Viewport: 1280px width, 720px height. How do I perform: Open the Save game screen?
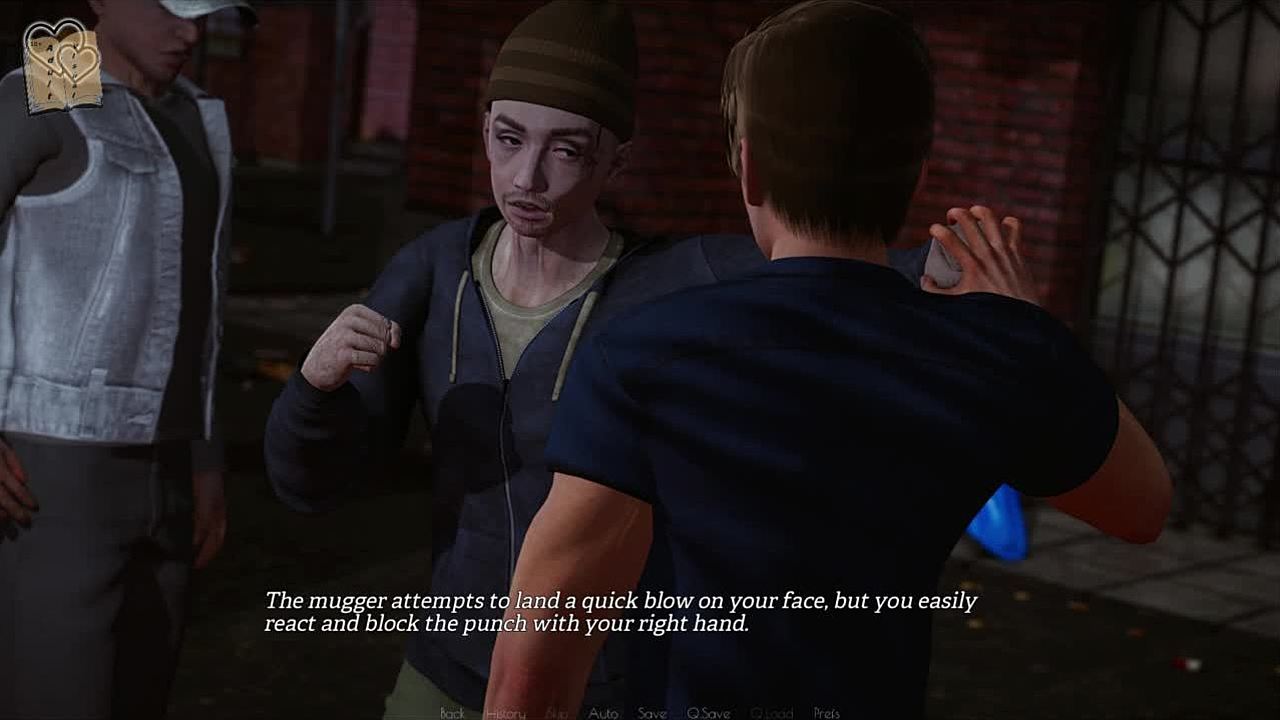click(x=652, y=713)
